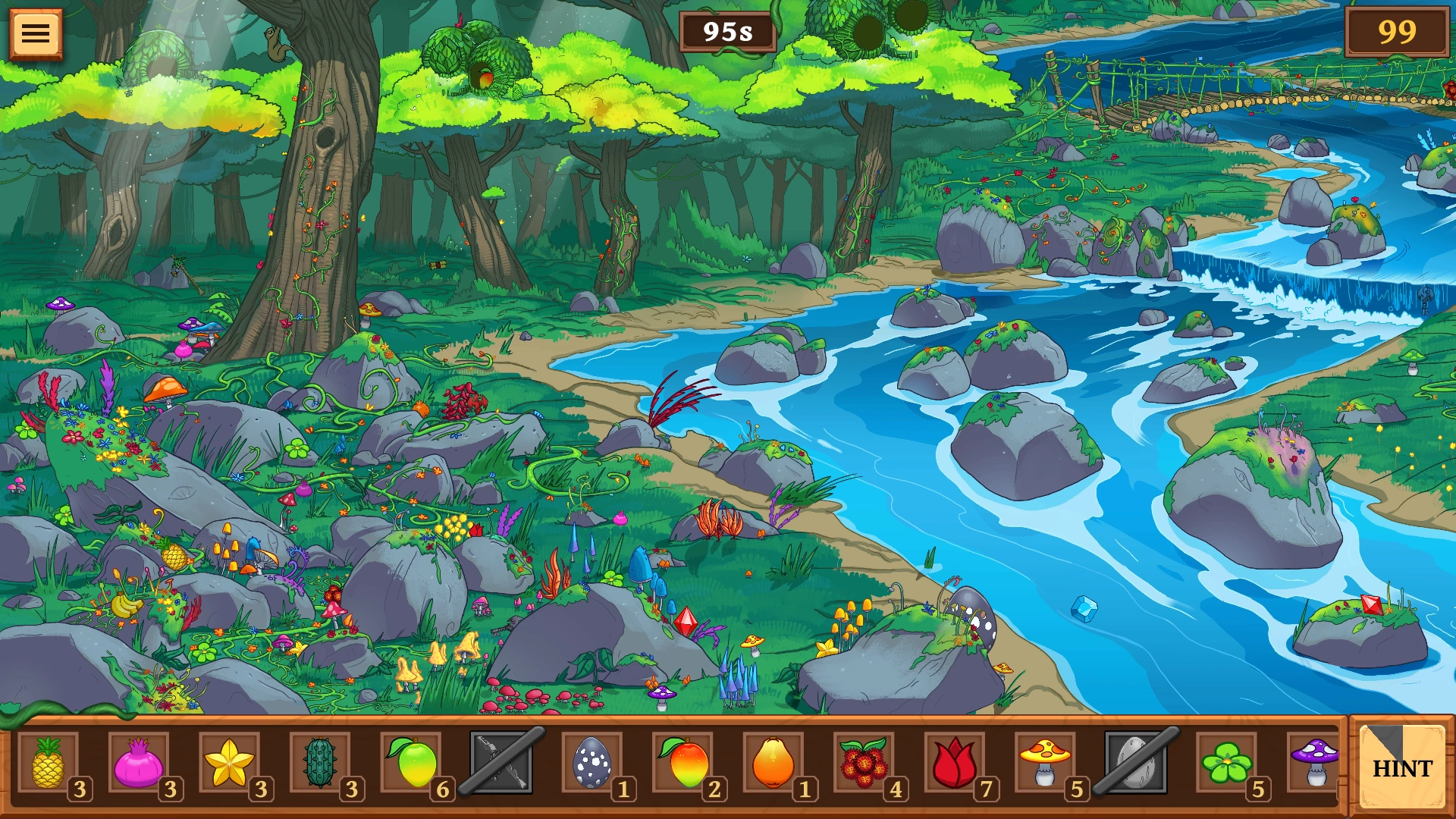Select the spiky green cactus slot

[x=320, y=763]
